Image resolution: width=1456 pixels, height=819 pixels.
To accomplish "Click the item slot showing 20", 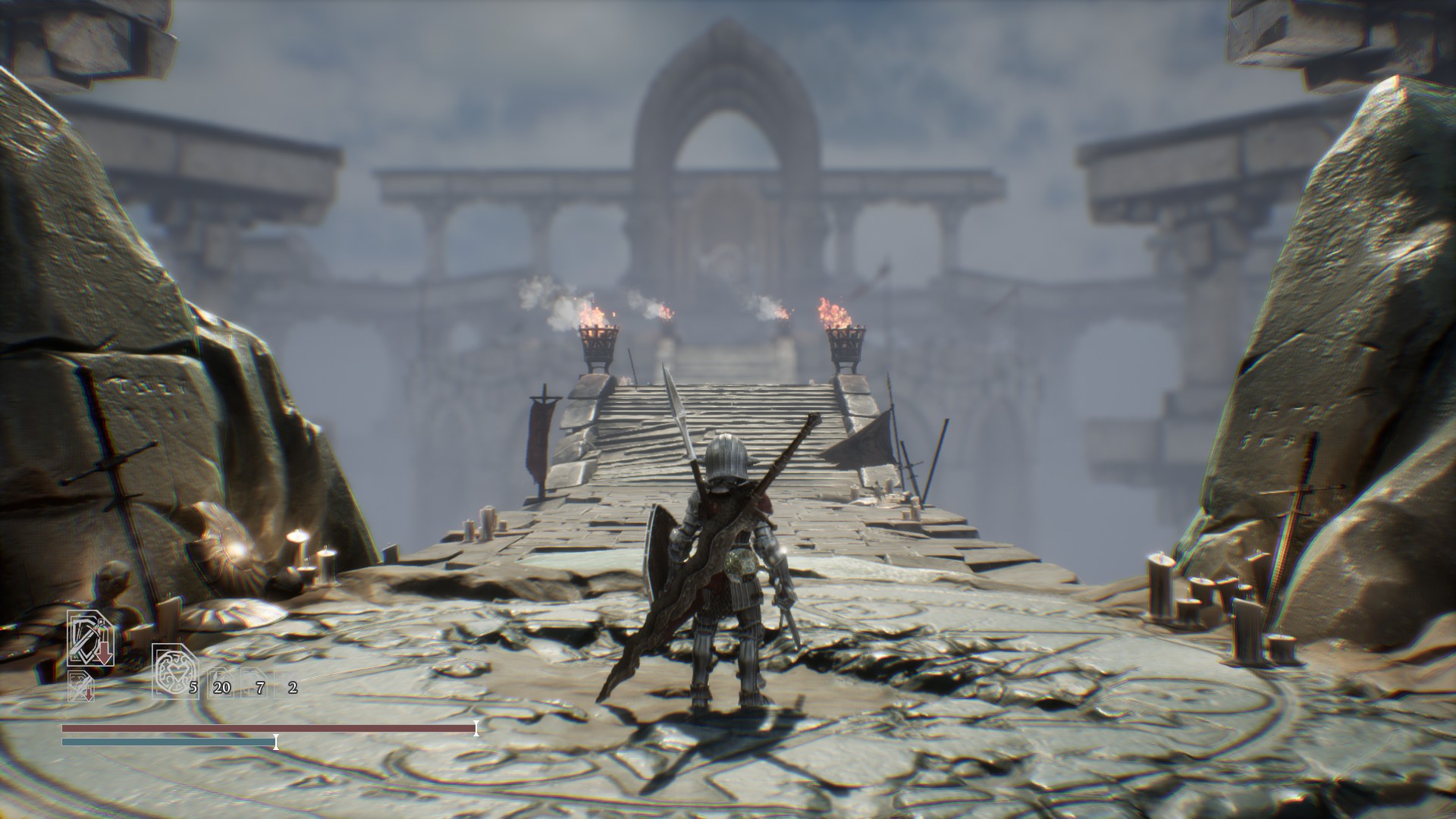I will [223, 682].
